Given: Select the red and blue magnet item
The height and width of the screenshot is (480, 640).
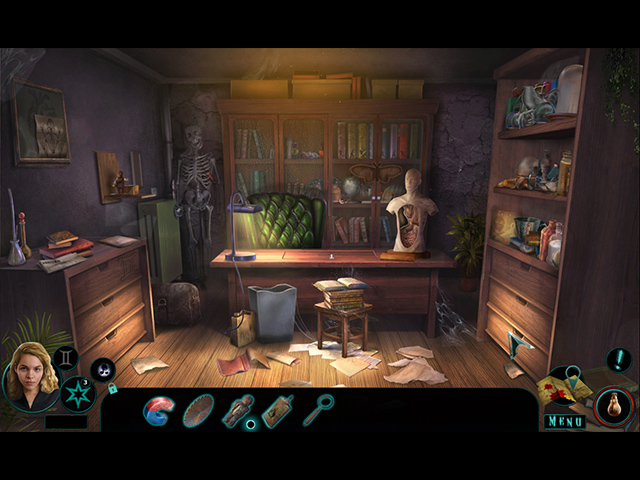Looking at the screenshot, I should pos(158,410).
